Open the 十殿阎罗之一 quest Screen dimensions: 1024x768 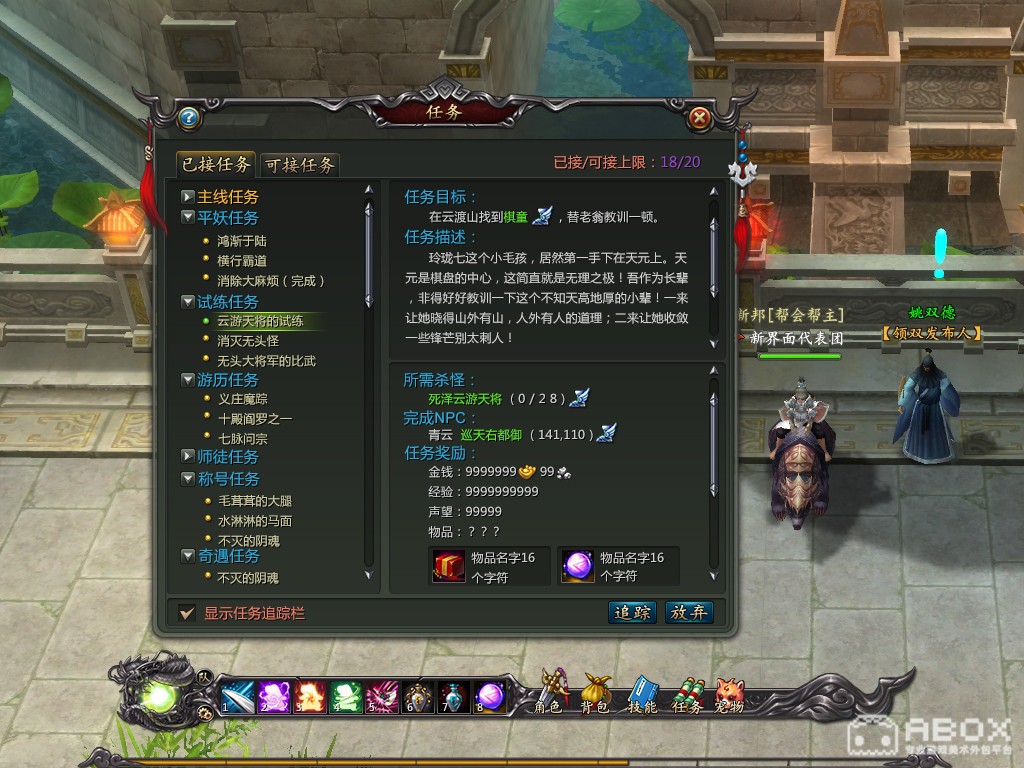[x=255, y=419]
